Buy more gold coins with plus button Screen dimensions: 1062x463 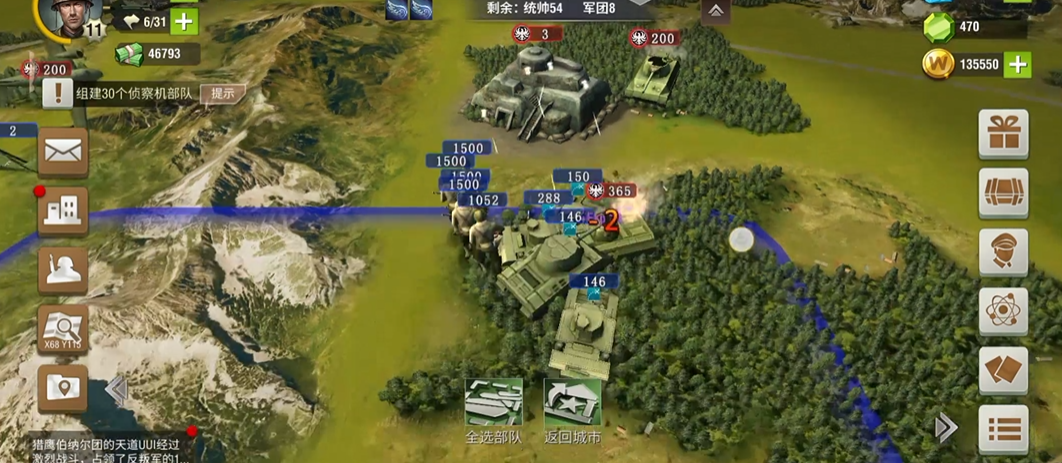[1016, 64]
